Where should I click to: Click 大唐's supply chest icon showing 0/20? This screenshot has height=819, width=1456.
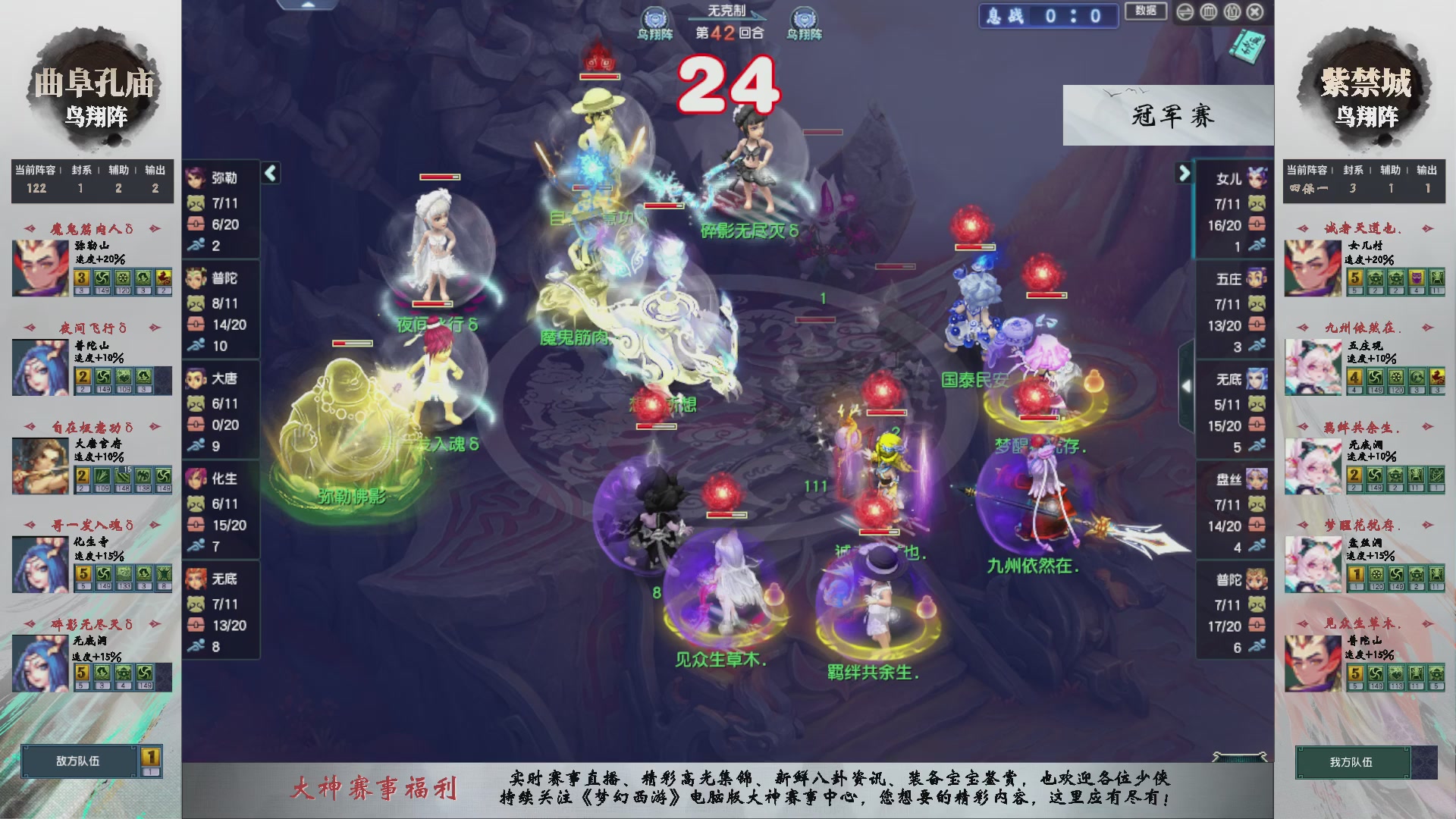pyautogui.click(x=196, y=425)
